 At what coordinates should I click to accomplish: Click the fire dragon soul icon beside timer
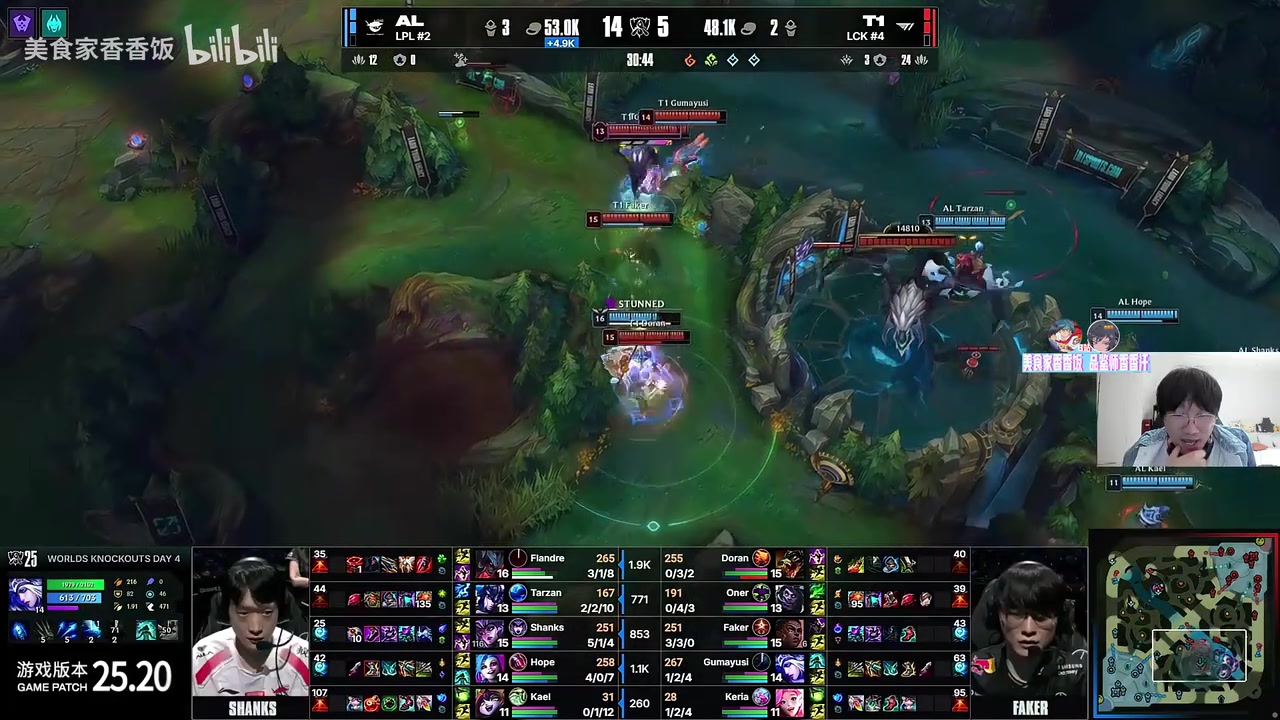point(689,61)
